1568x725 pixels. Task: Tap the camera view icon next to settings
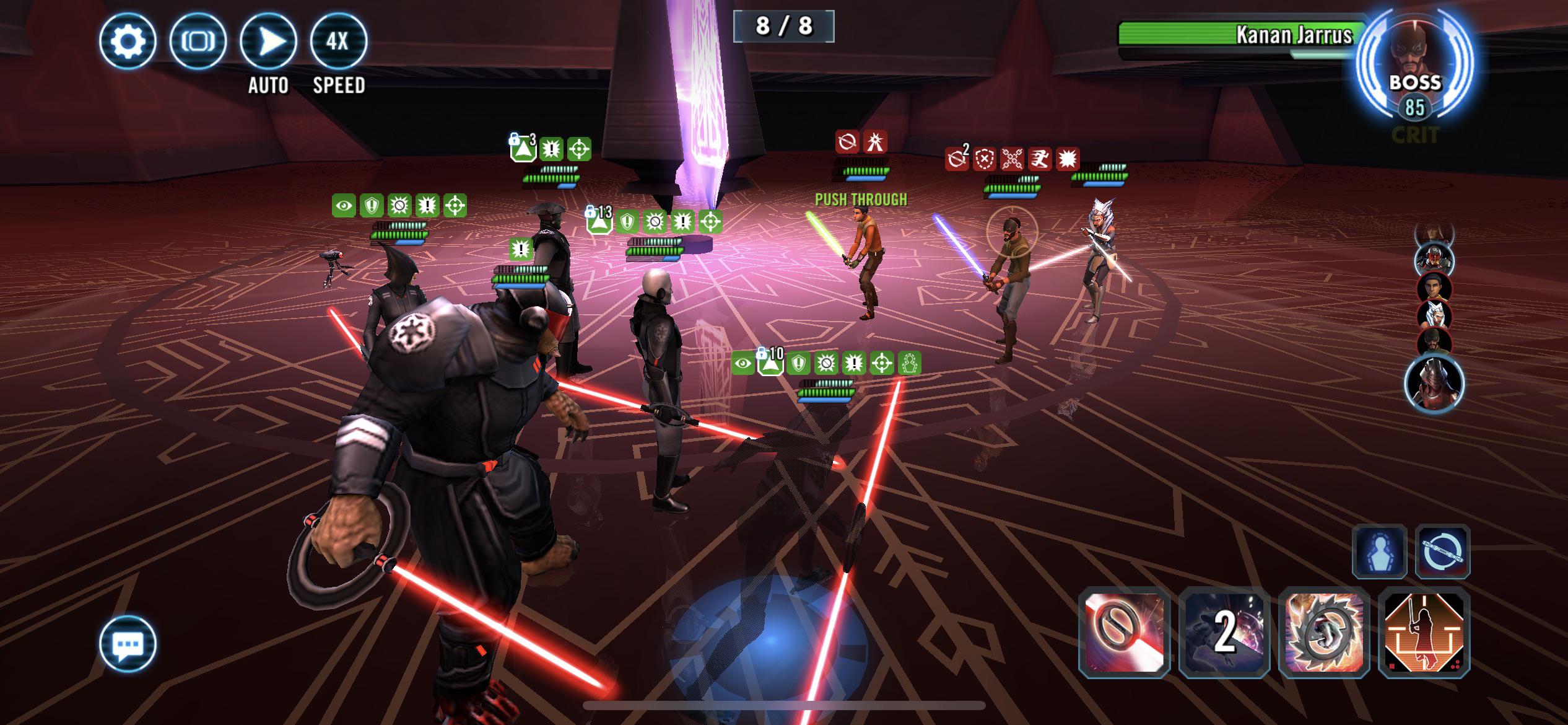pyautogui.click(x=198, y=42)
